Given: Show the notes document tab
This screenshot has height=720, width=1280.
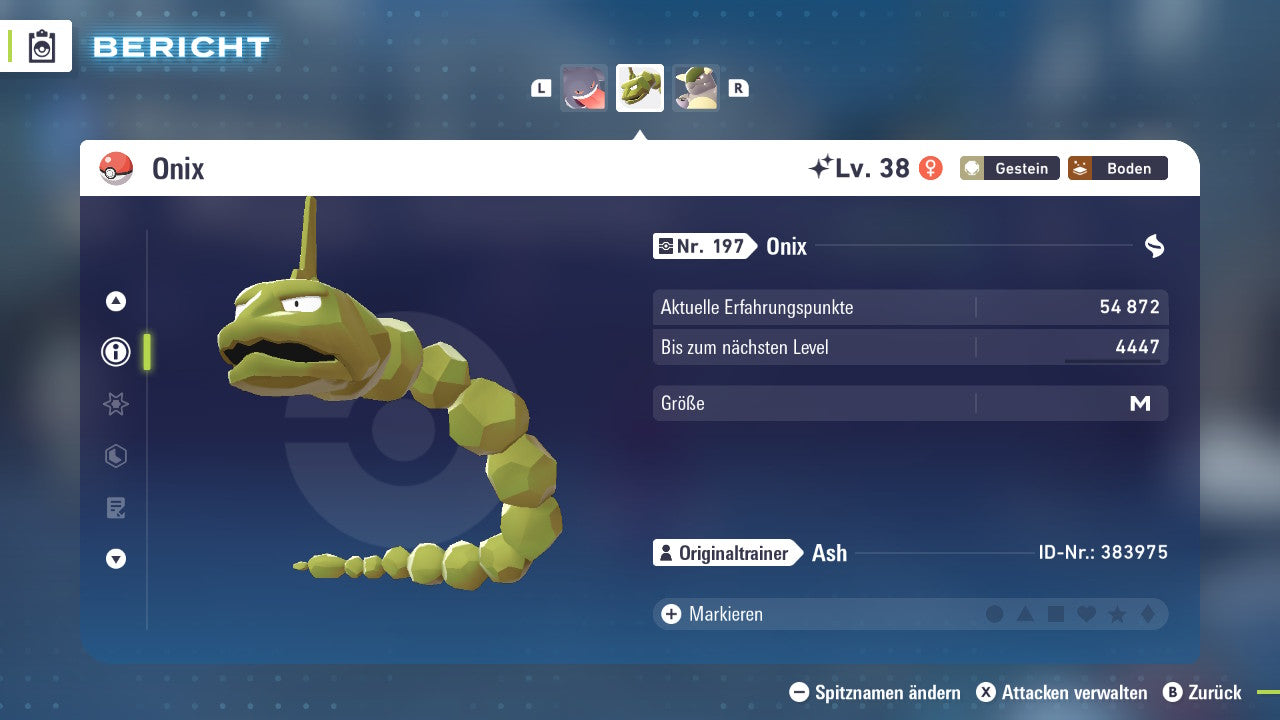Looking at the screenshot, I should point(116,508).
